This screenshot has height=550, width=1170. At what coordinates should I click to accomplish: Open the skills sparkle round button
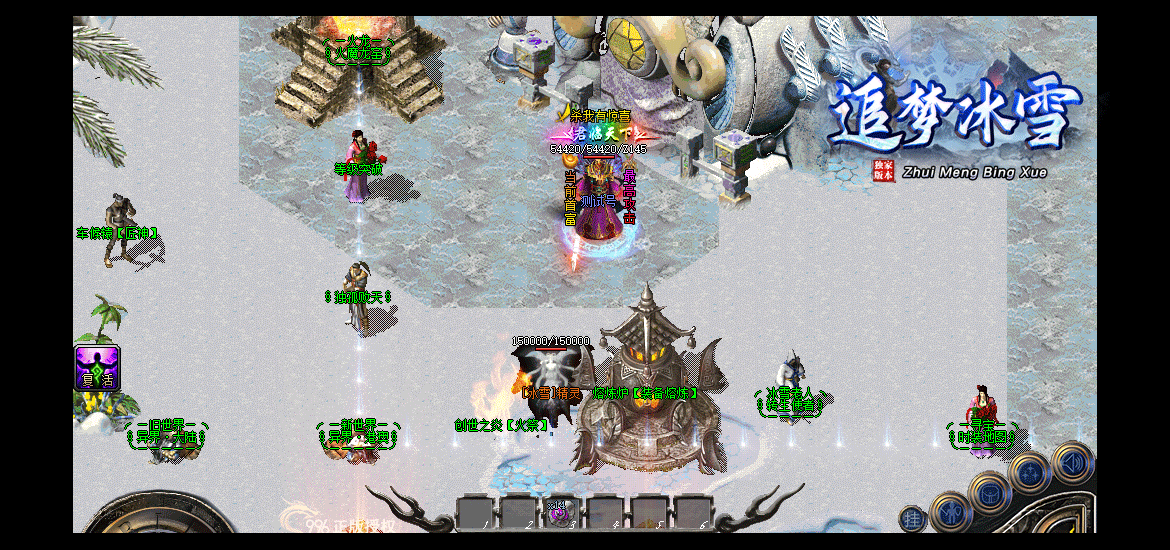pyautogui.click(x=1030, y=472)
